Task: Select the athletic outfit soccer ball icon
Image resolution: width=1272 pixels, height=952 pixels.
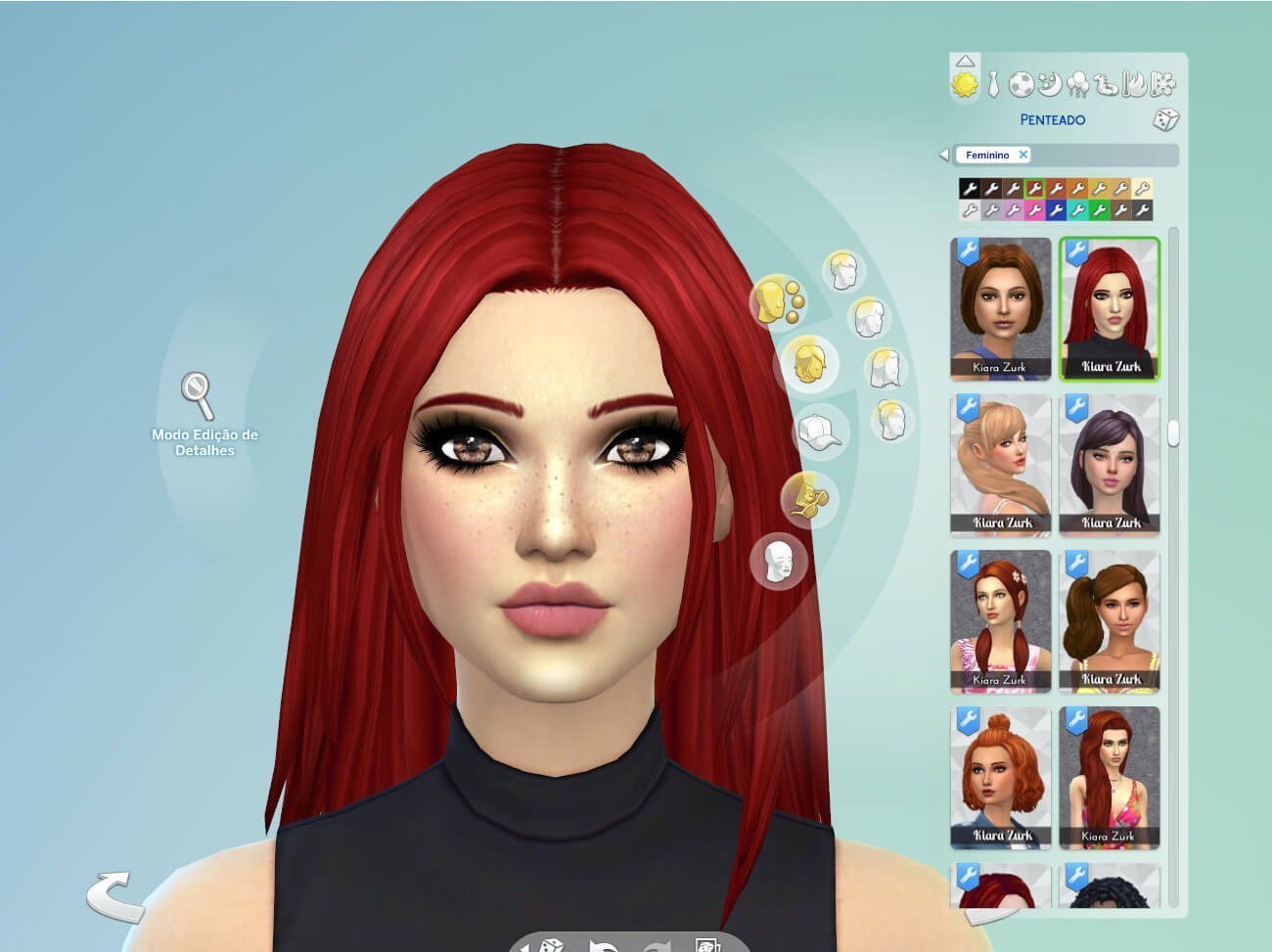Action: (x=1021, y=84)
